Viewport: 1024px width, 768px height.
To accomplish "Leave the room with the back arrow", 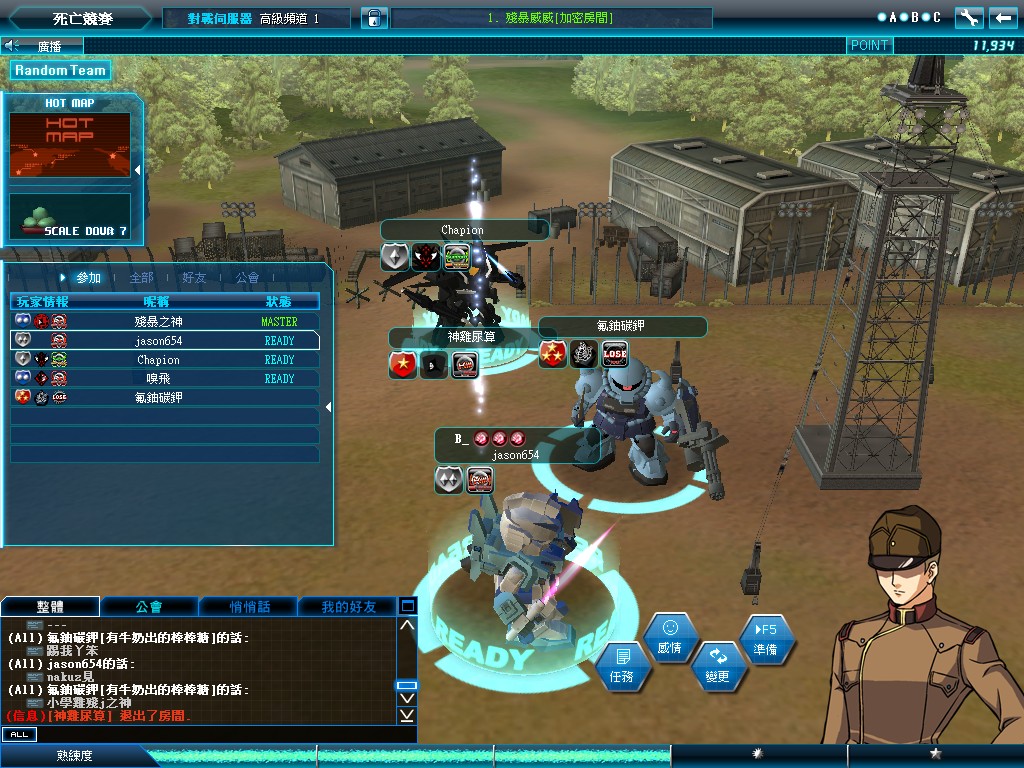I will [1003, 18].
